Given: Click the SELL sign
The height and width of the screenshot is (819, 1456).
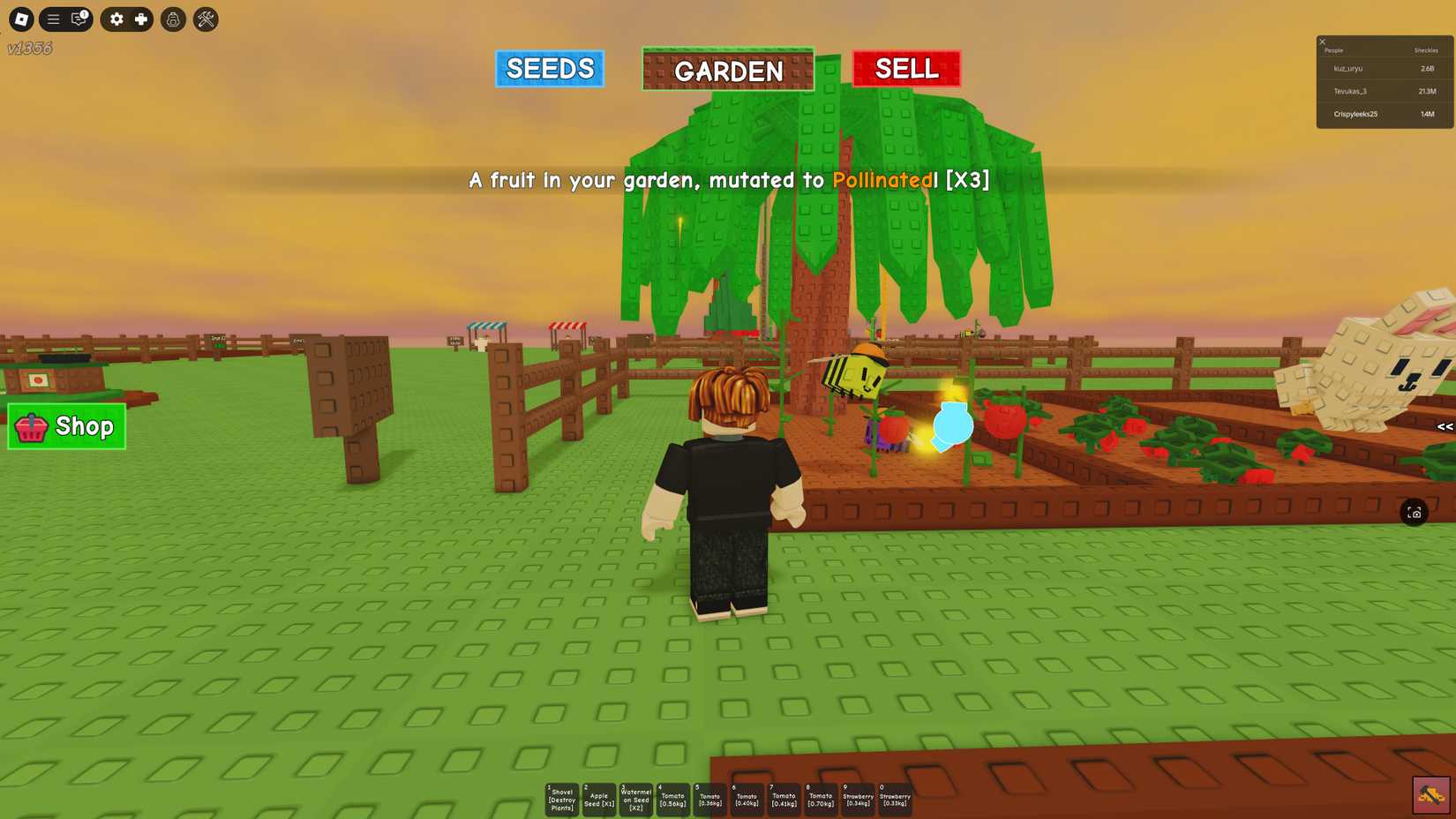Looking at the screenshot, I should [905, 68].
